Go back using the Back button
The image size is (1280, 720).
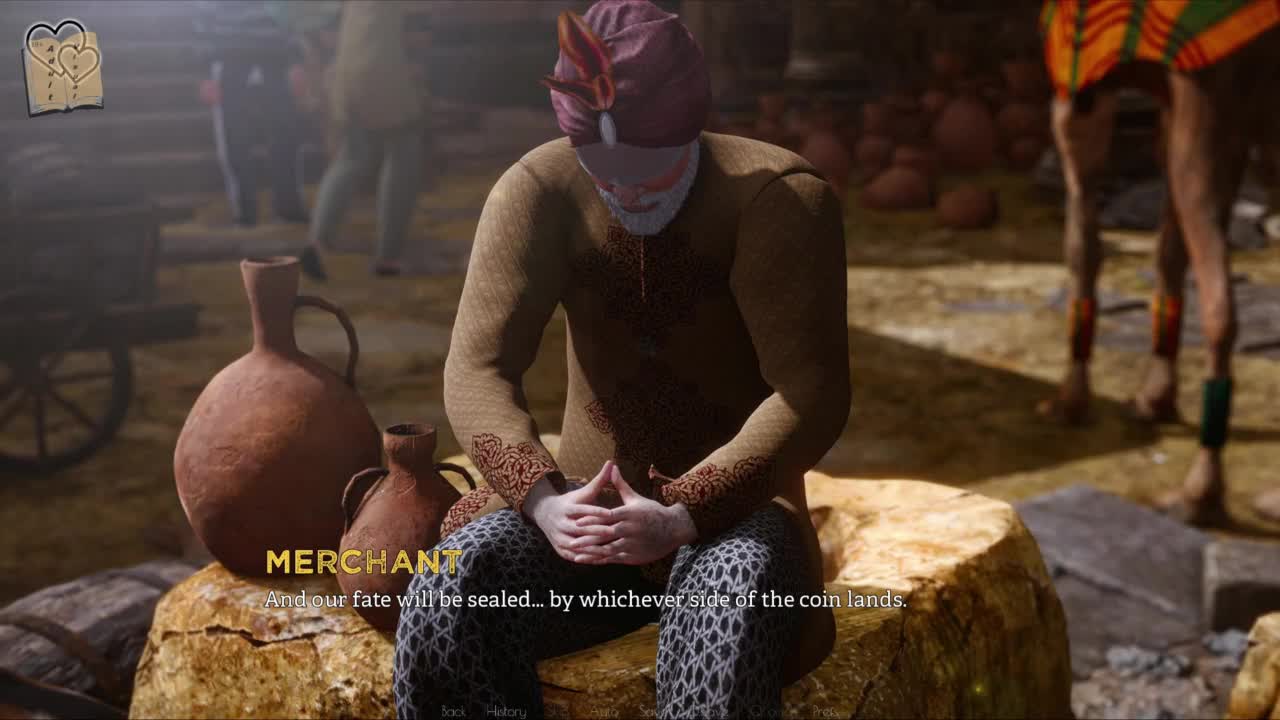pos(453,711)
